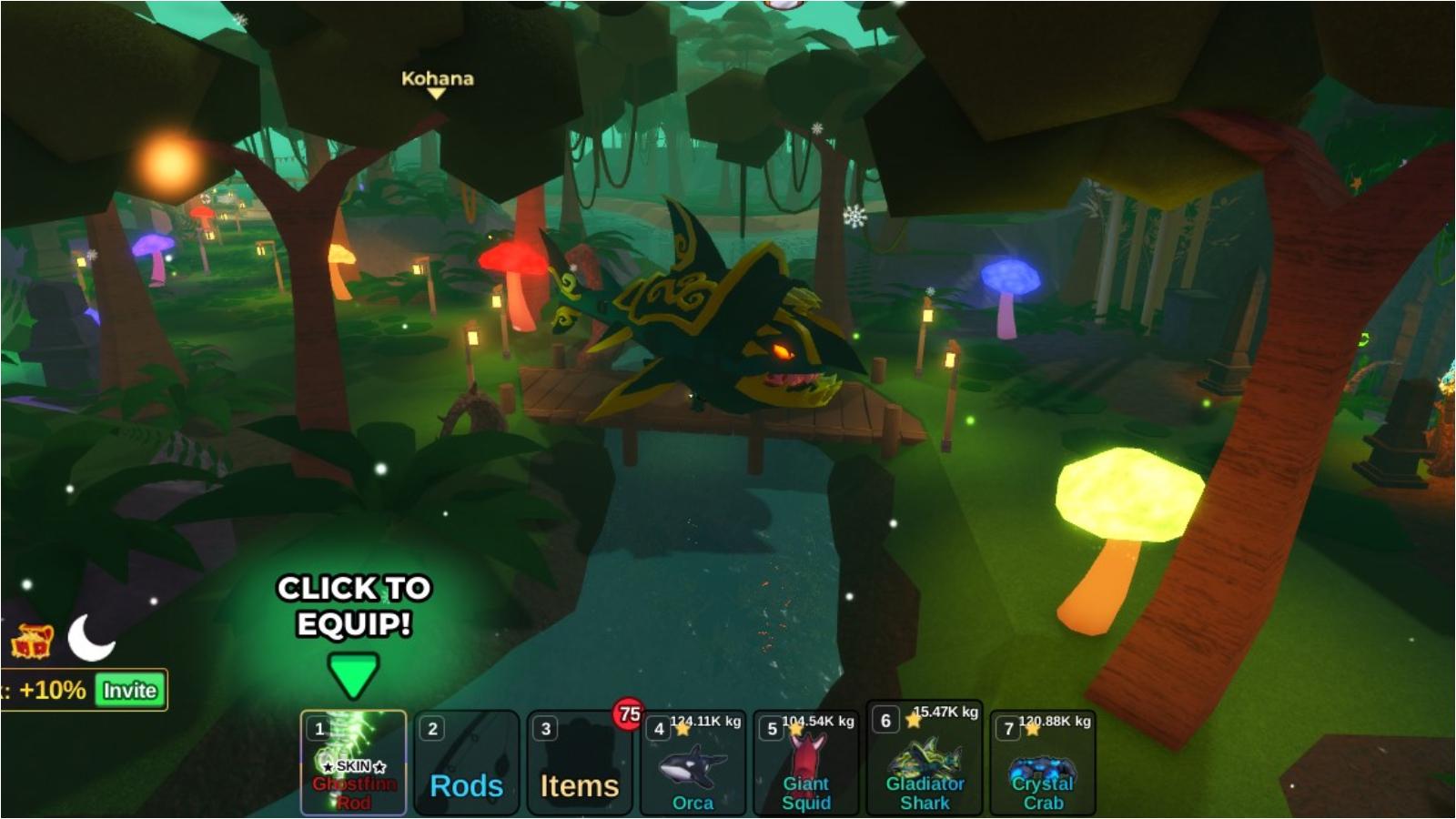Click the CLICK TO EQUIP prompt
Image resolution: width=1456 pixels, height=819 pixels.
(353, 605)
